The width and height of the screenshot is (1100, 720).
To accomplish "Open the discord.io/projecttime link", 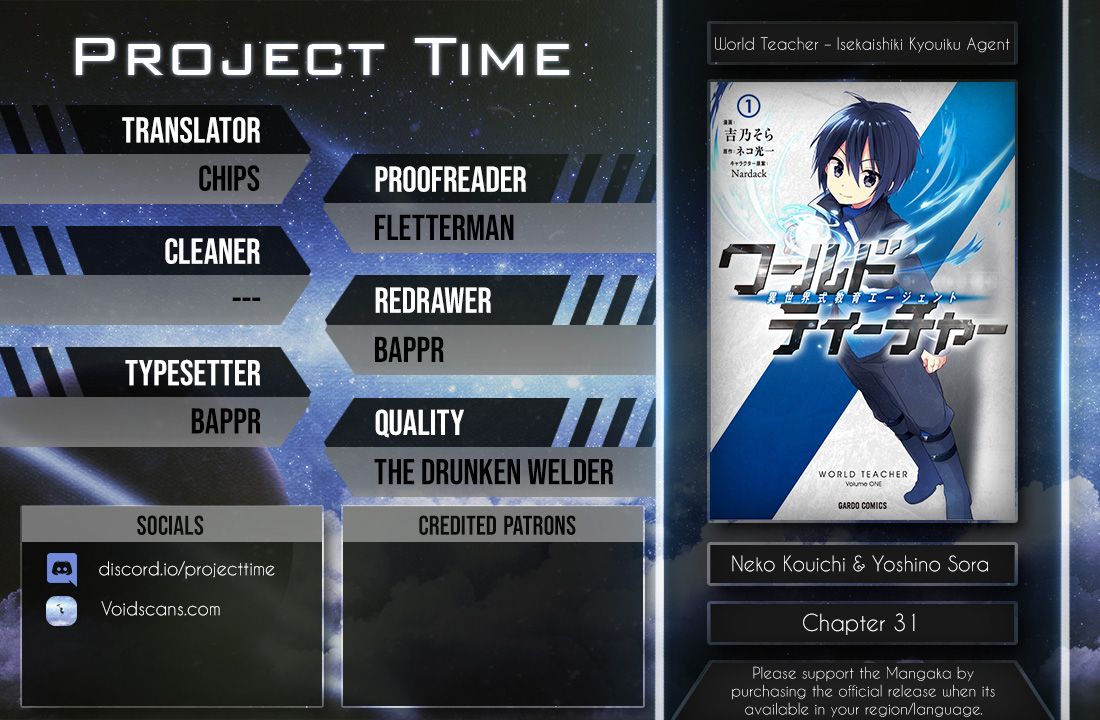I will tap(187, 569).
